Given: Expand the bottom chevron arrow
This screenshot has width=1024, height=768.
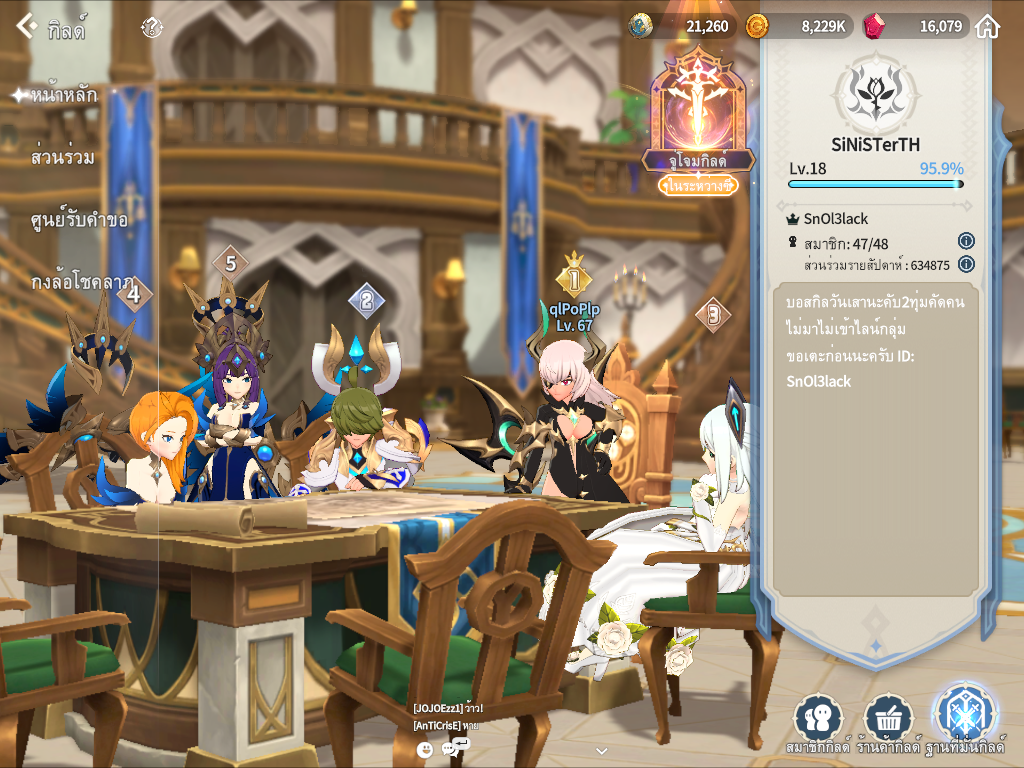Looking at the screenshot, I should (x=601, y=750).
